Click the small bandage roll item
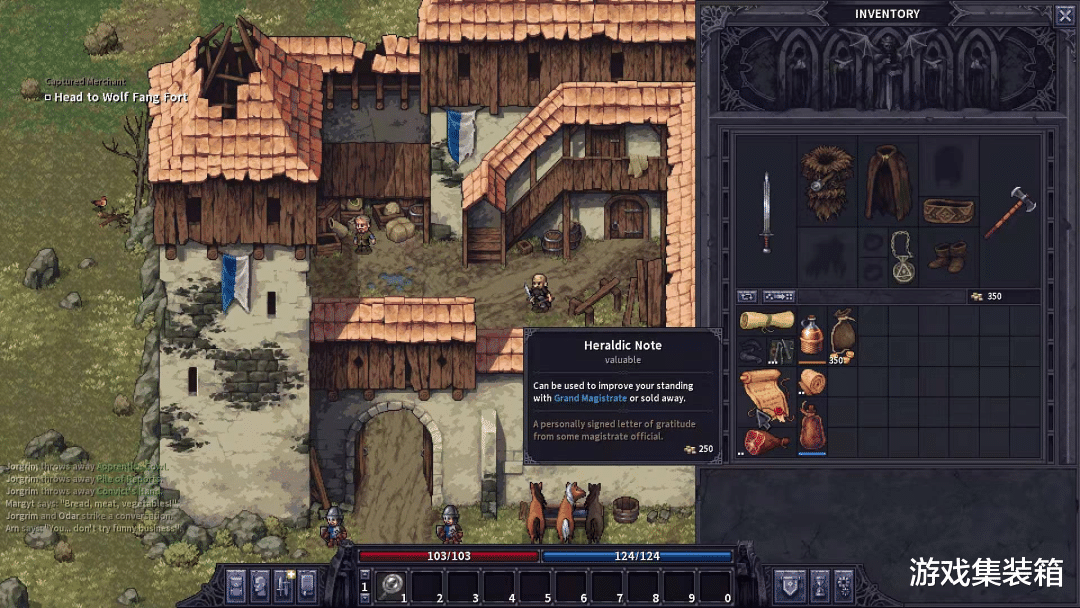 point(812,381)
